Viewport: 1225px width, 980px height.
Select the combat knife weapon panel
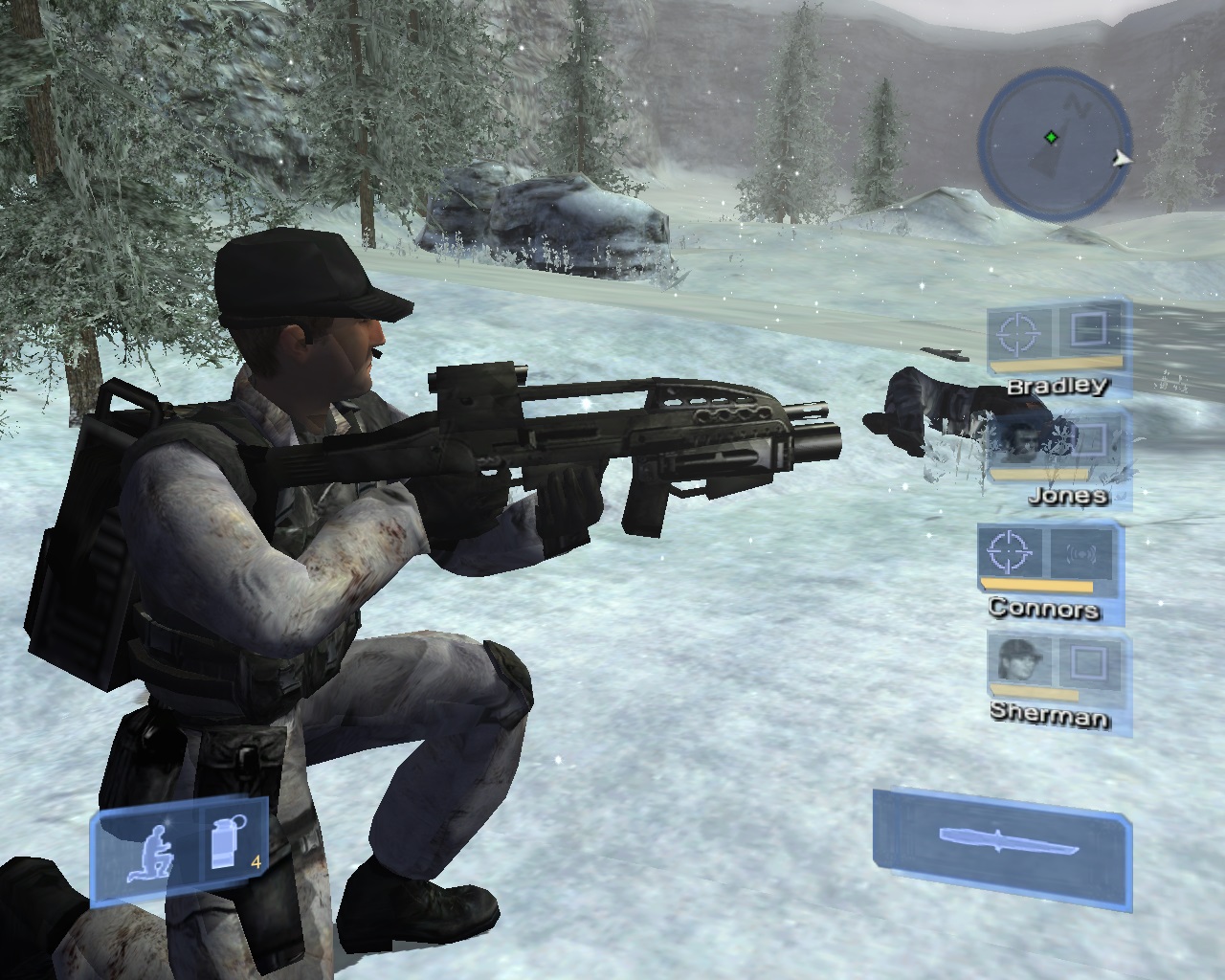click(x=1004, y=842)
